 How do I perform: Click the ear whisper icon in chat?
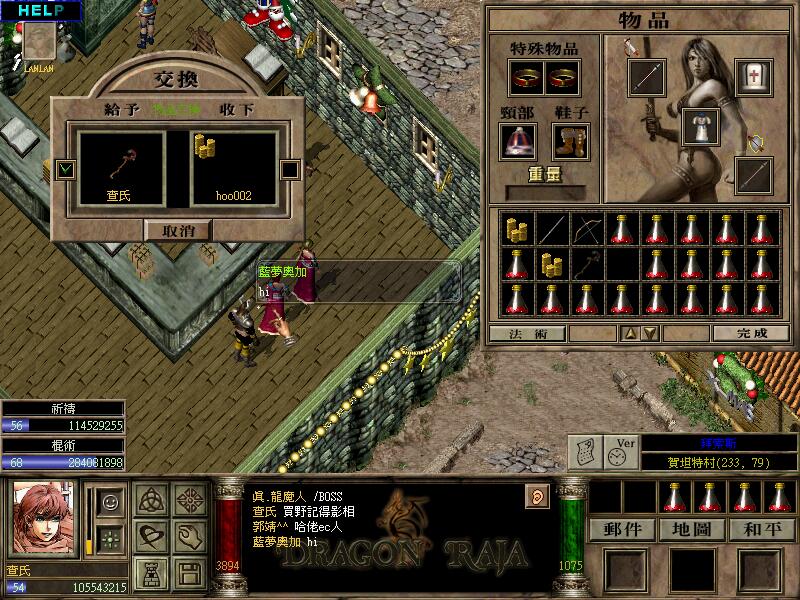[538, 496]
